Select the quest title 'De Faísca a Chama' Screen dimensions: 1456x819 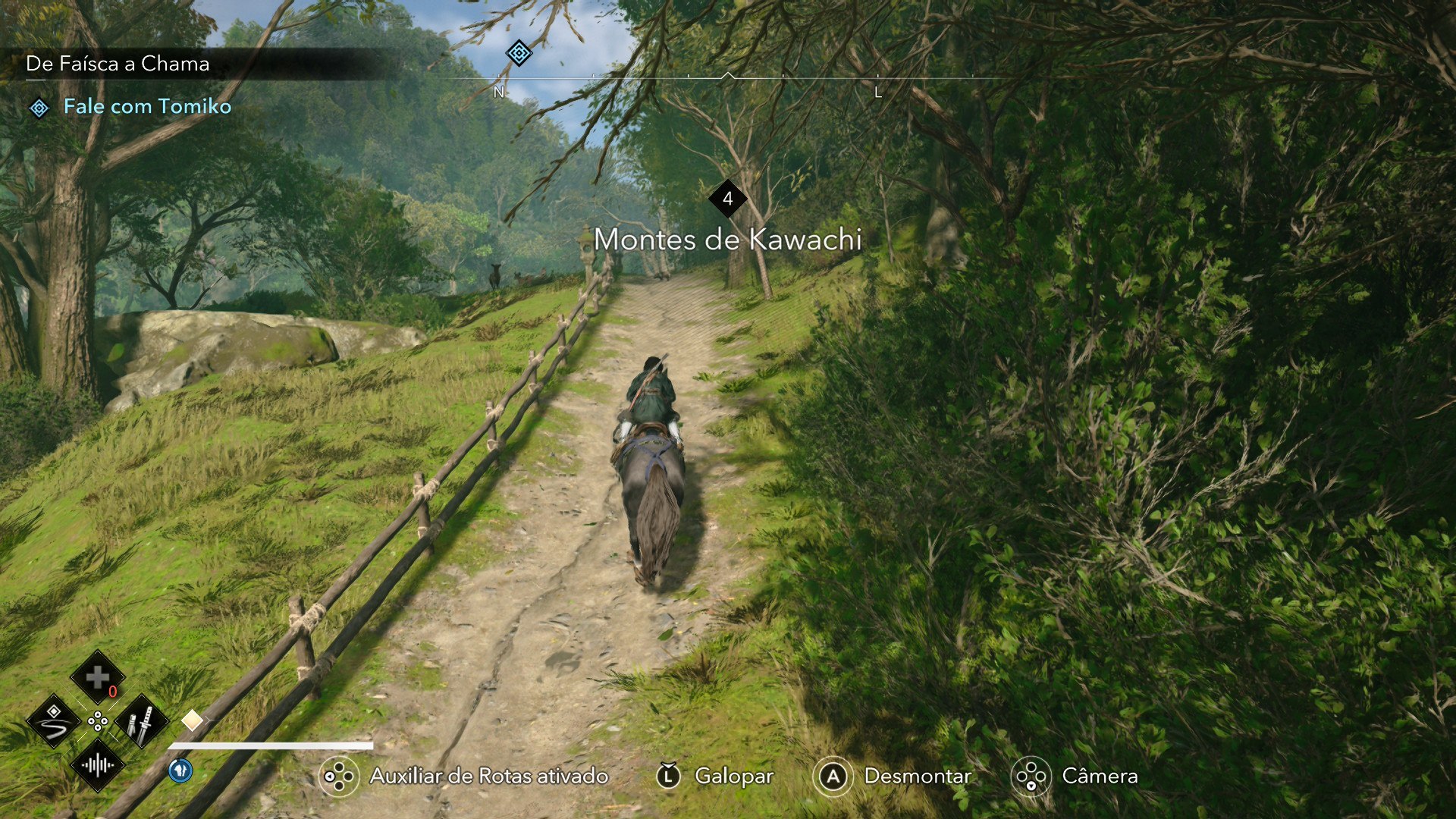pyautogui.click(x=118, y=64)
